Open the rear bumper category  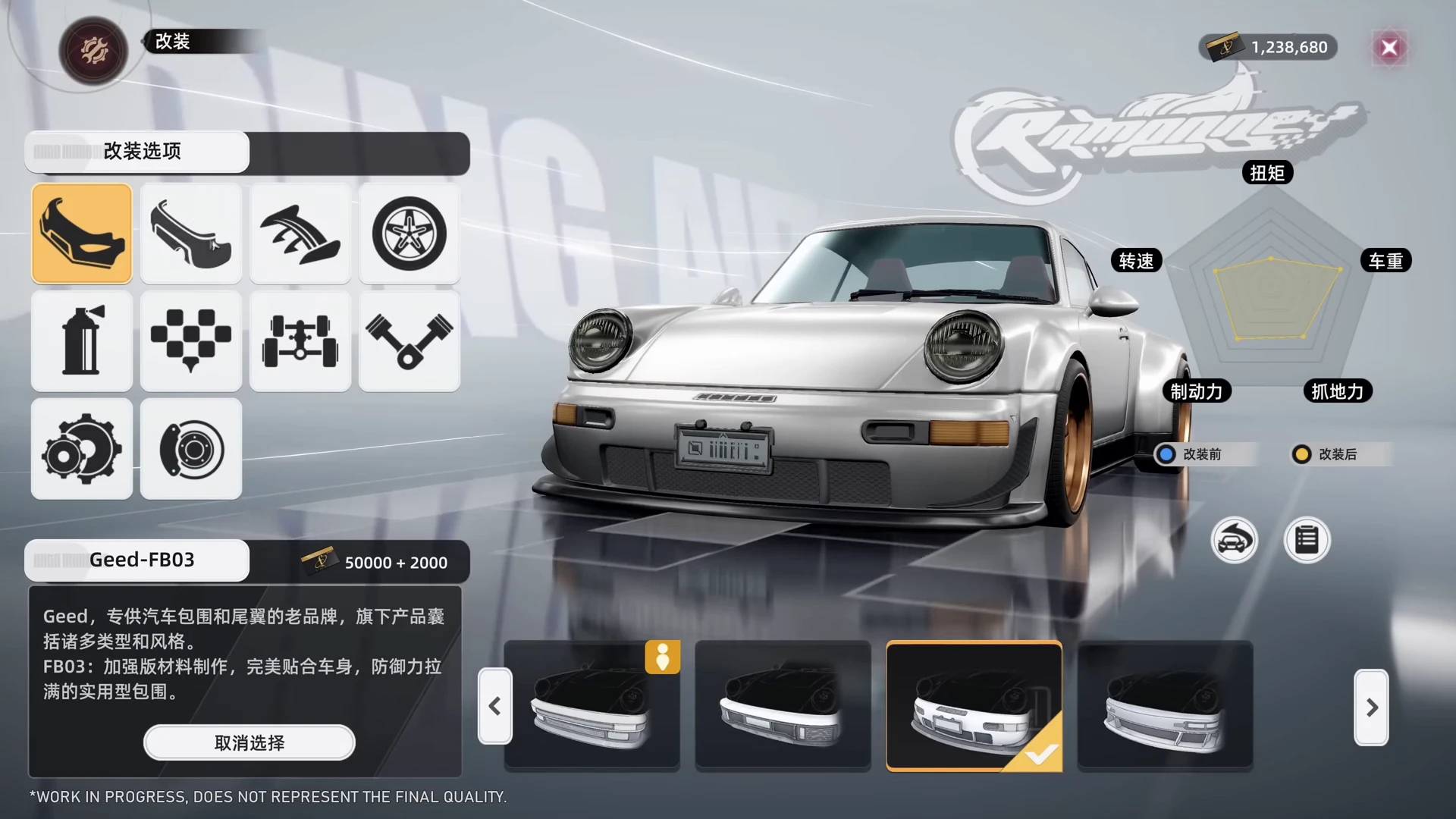pos(191,234)
